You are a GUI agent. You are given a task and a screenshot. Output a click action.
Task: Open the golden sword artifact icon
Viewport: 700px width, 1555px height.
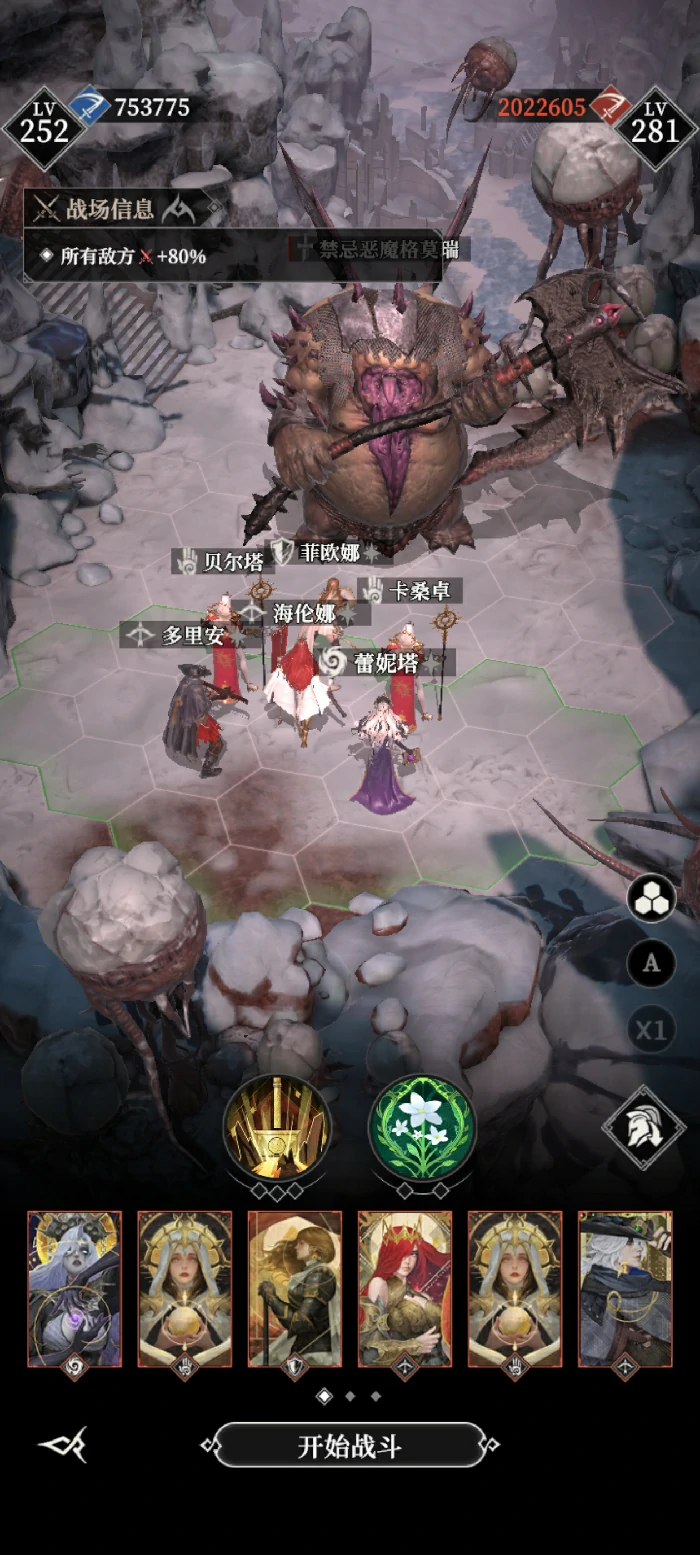click(277, 1129)
